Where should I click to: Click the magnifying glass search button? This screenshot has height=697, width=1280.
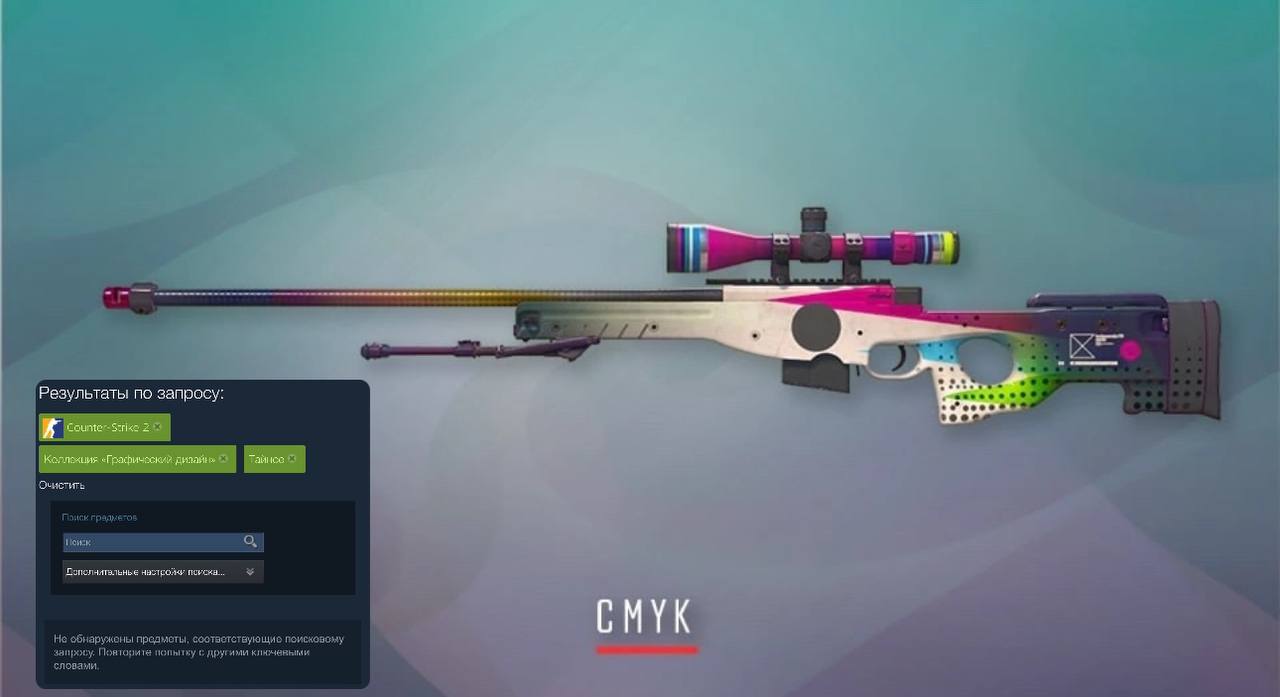tap(250, 542)
